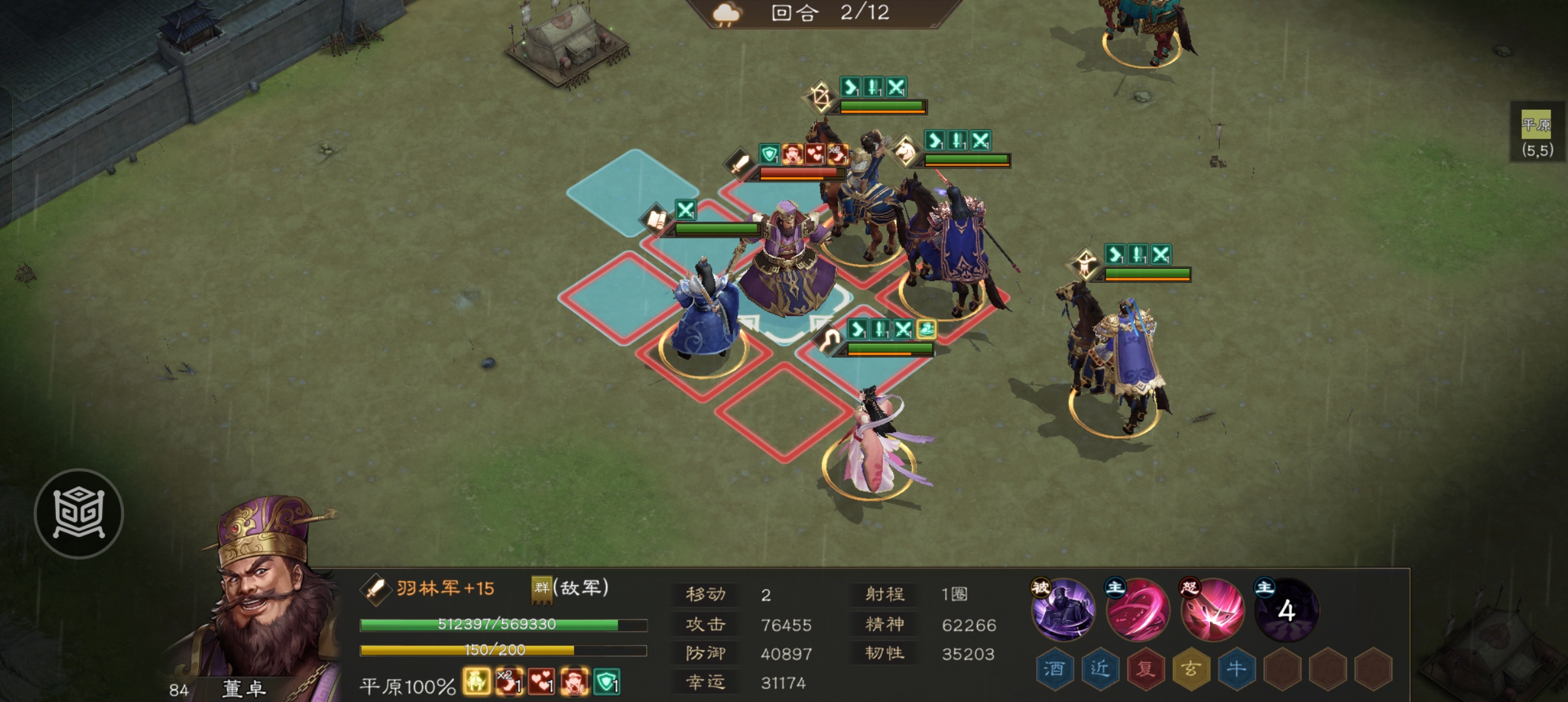The height and width of the screenshot is (702, 1568).
Task: Tap the 酒 hexagonal trait tag
Action: click(1056, 667)
